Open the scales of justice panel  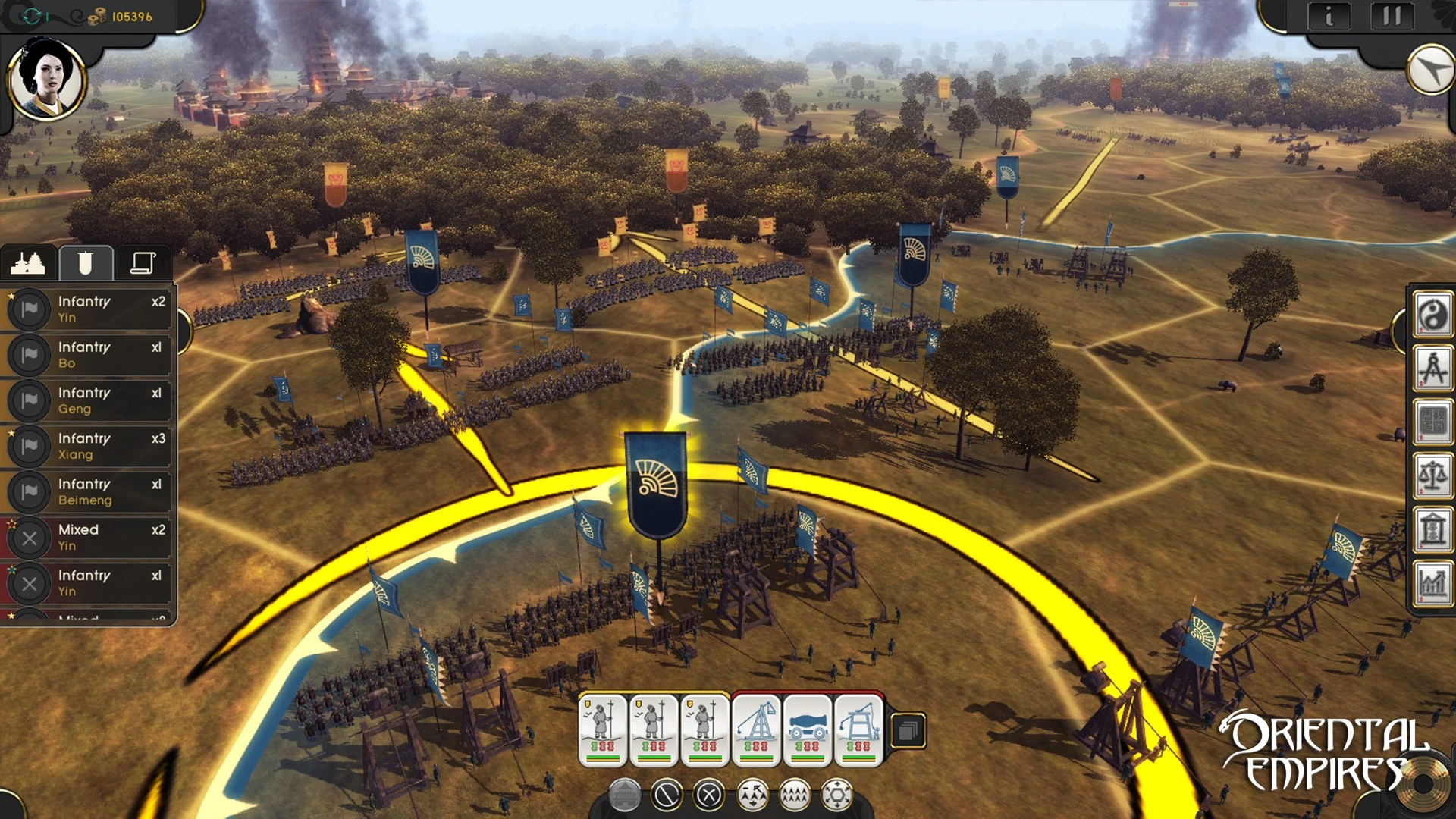tap(1432, 475)
